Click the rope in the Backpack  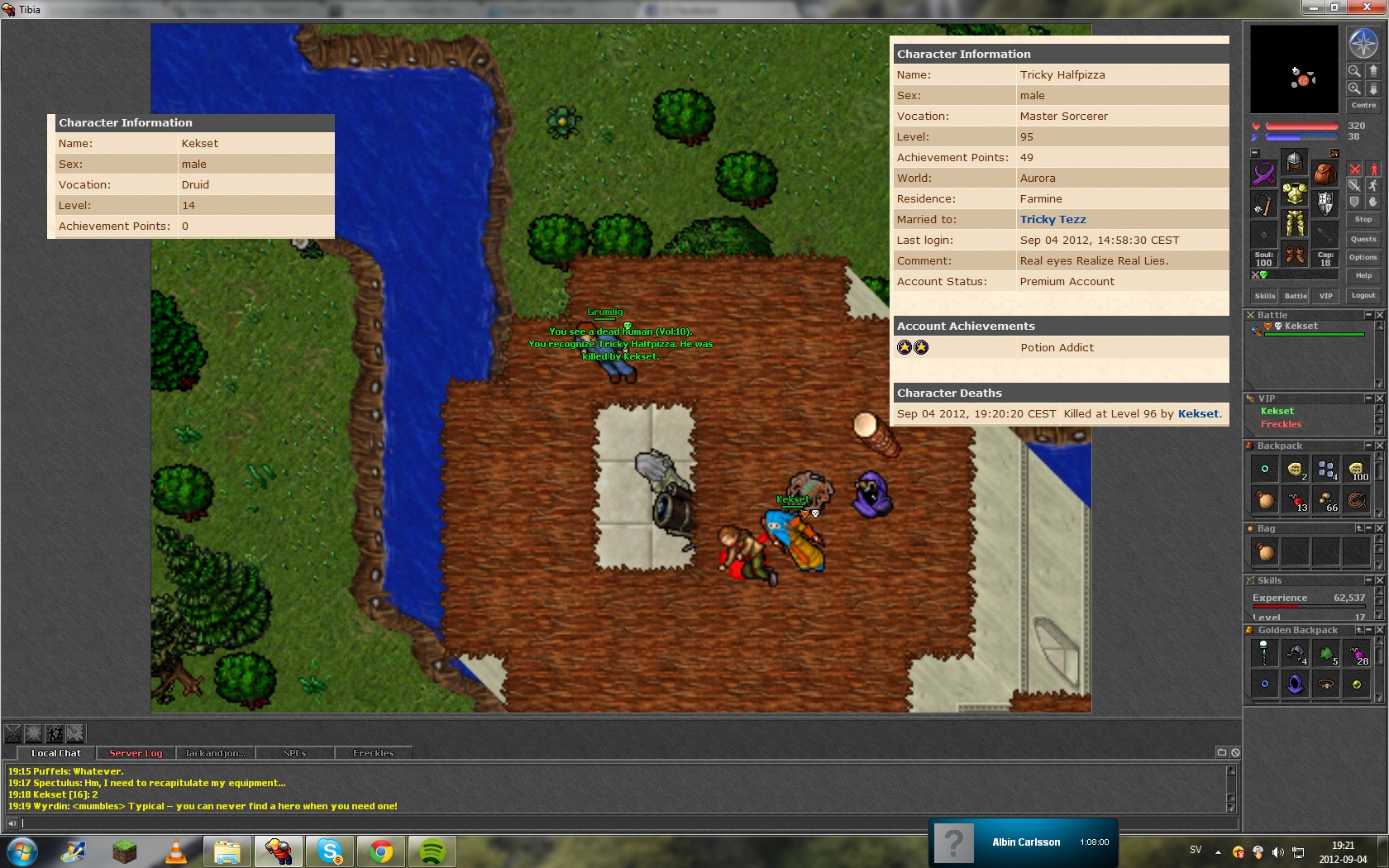point(1356,499)
